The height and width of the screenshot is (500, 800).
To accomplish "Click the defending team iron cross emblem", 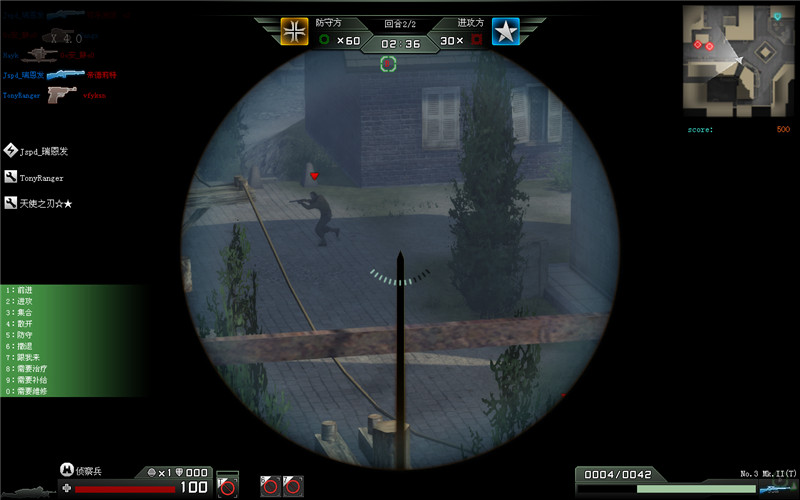I will 294,32.
